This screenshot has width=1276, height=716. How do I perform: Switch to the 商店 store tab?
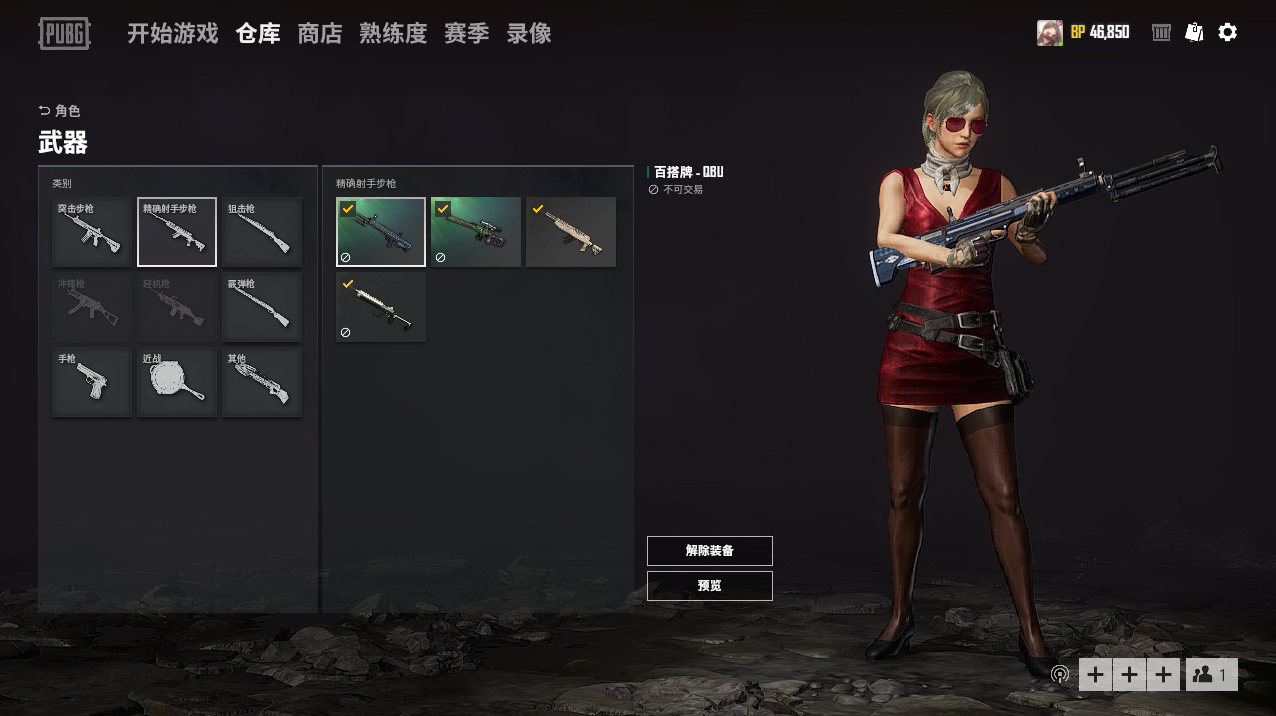pyautogui.click(x=320, y=33)
